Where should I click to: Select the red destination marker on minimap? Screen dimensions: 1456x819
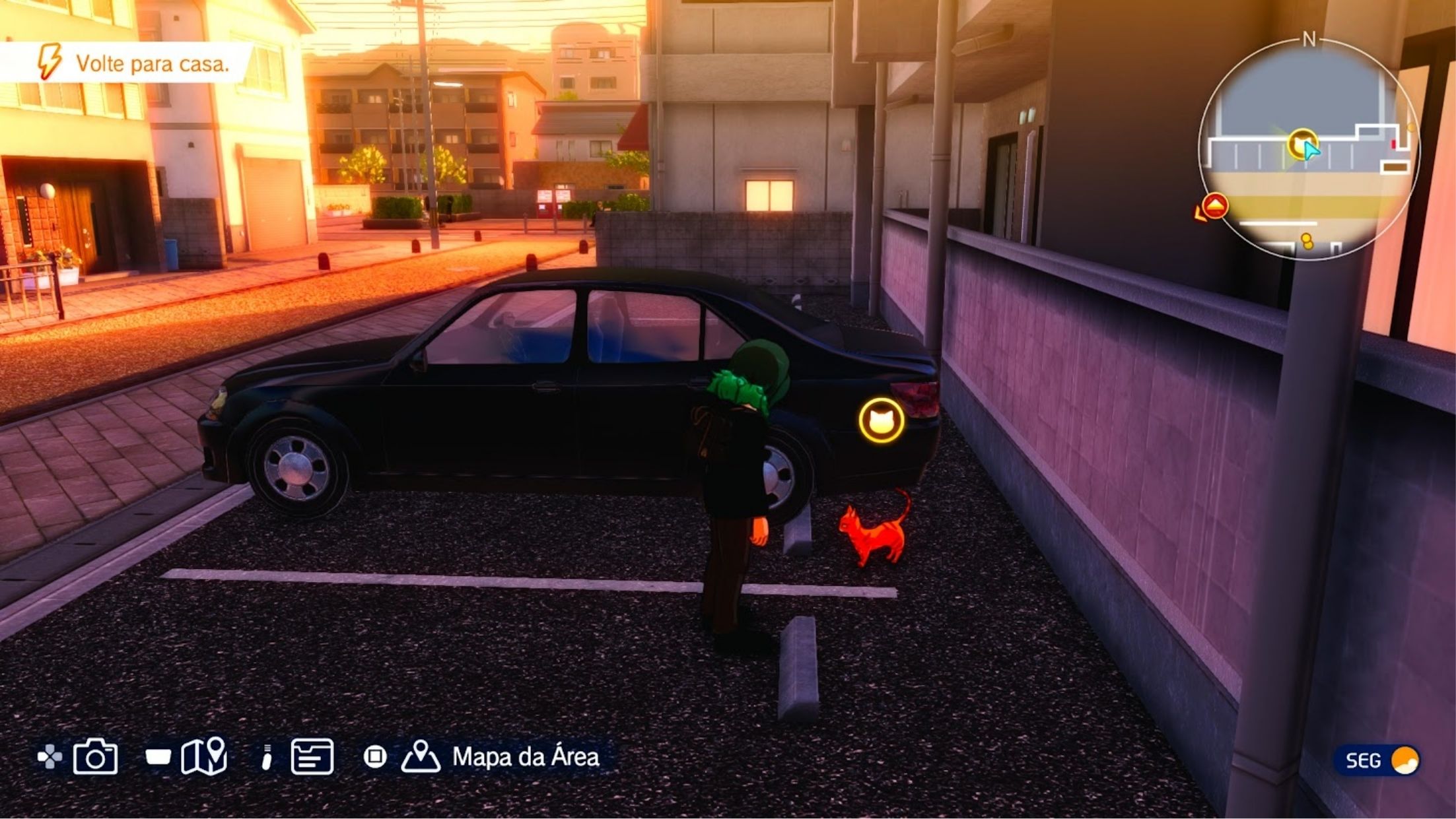point(1215,206)
